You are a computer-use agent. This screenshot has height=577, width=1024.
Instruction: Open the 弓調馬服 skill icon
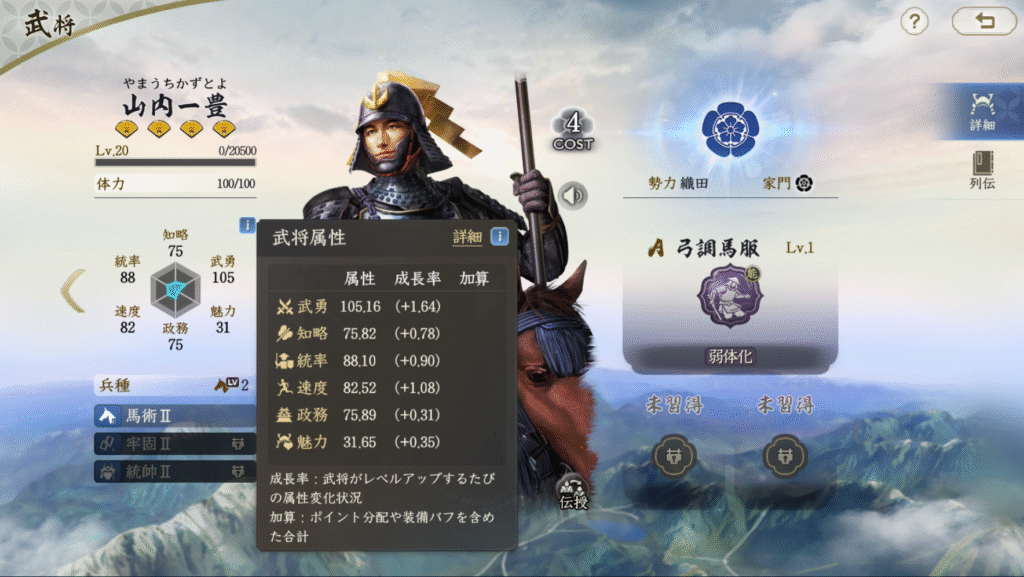coord(730,296)
